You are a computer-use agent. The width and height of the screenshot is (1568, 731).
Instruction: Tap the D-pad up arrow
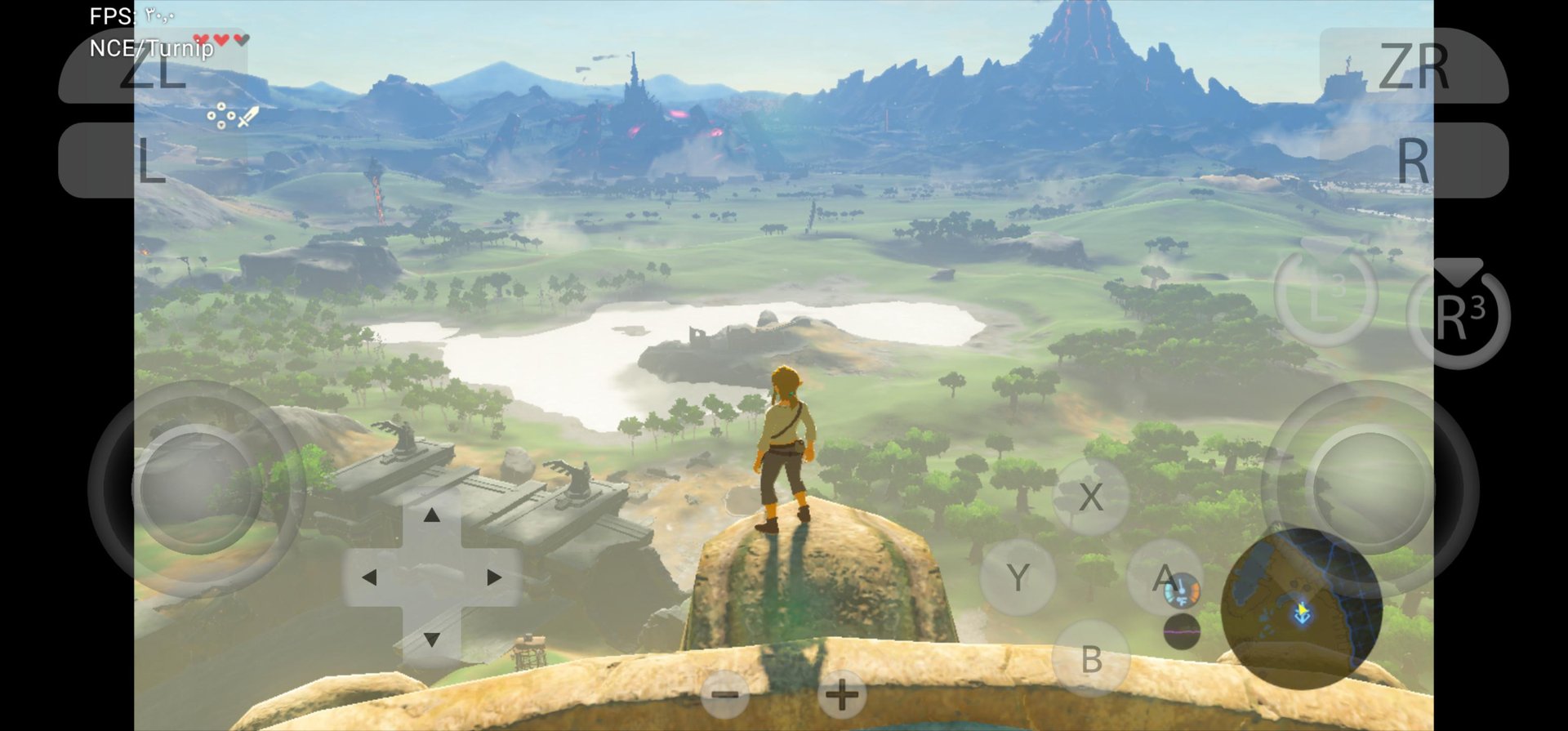pos(432,515)
